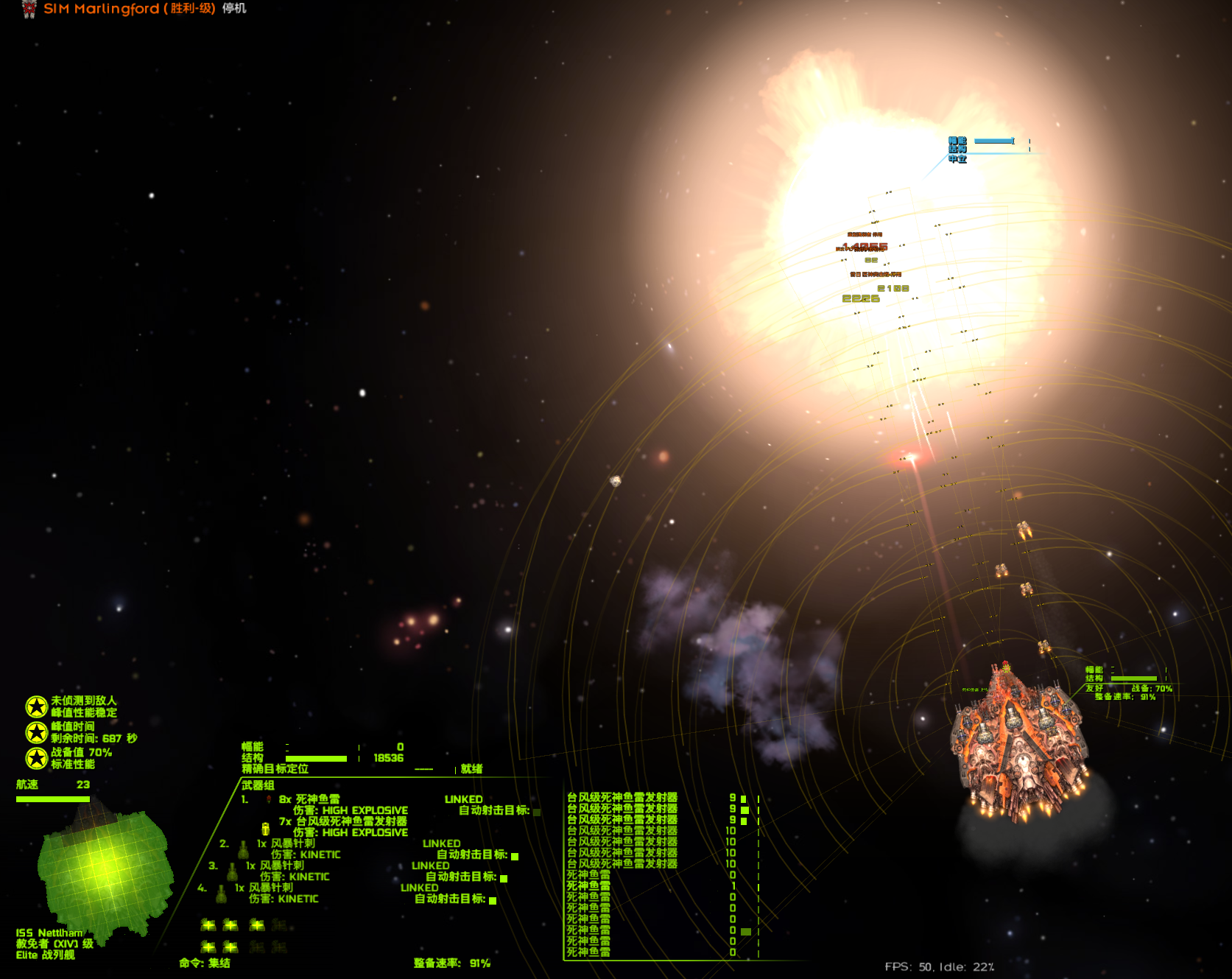The width and height of the screenshot is (1232, 979).
Task: Select weapon group 3 风暴针刺
Action: [x=281, y=866]
